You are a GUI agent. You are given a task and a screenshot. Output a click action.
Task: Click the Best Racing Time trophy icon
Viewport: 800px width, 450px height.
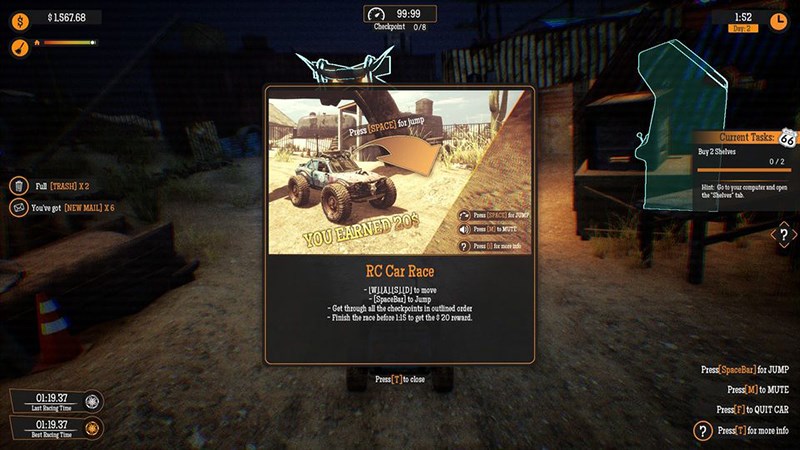93,427
